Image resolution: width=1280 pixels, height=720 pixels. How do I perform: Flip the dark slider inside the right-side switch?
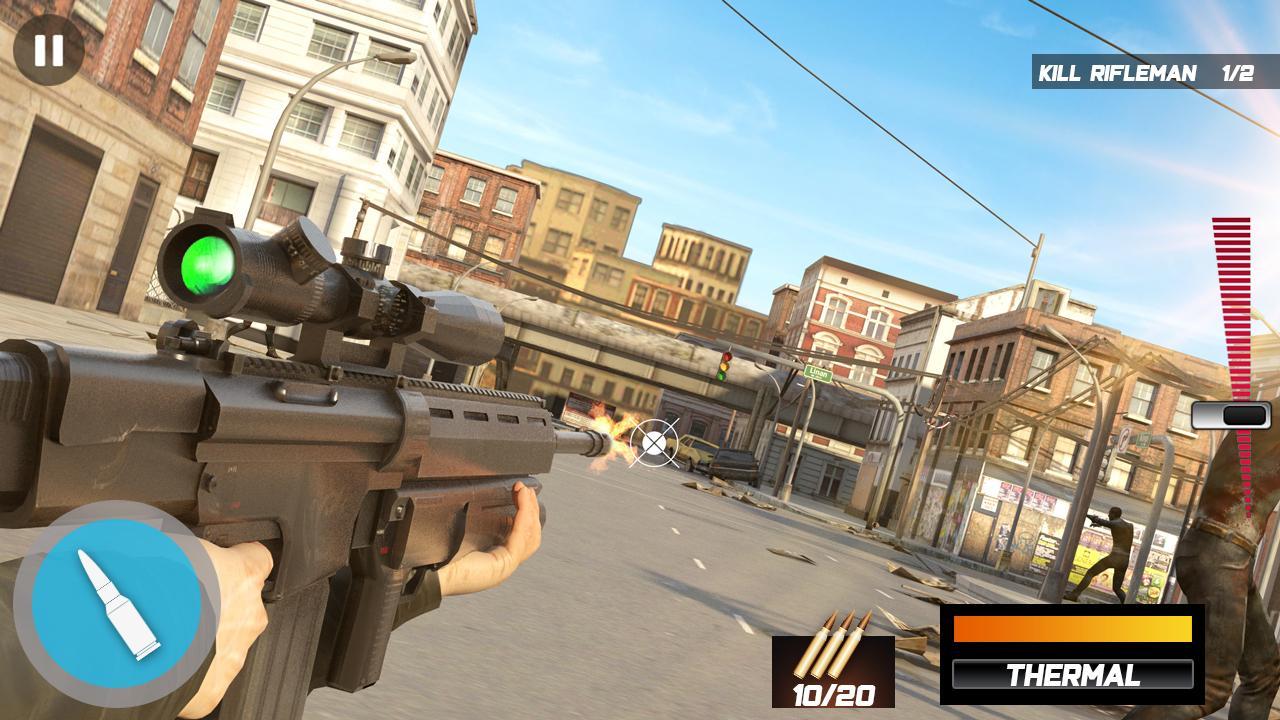click(1246, 414)
